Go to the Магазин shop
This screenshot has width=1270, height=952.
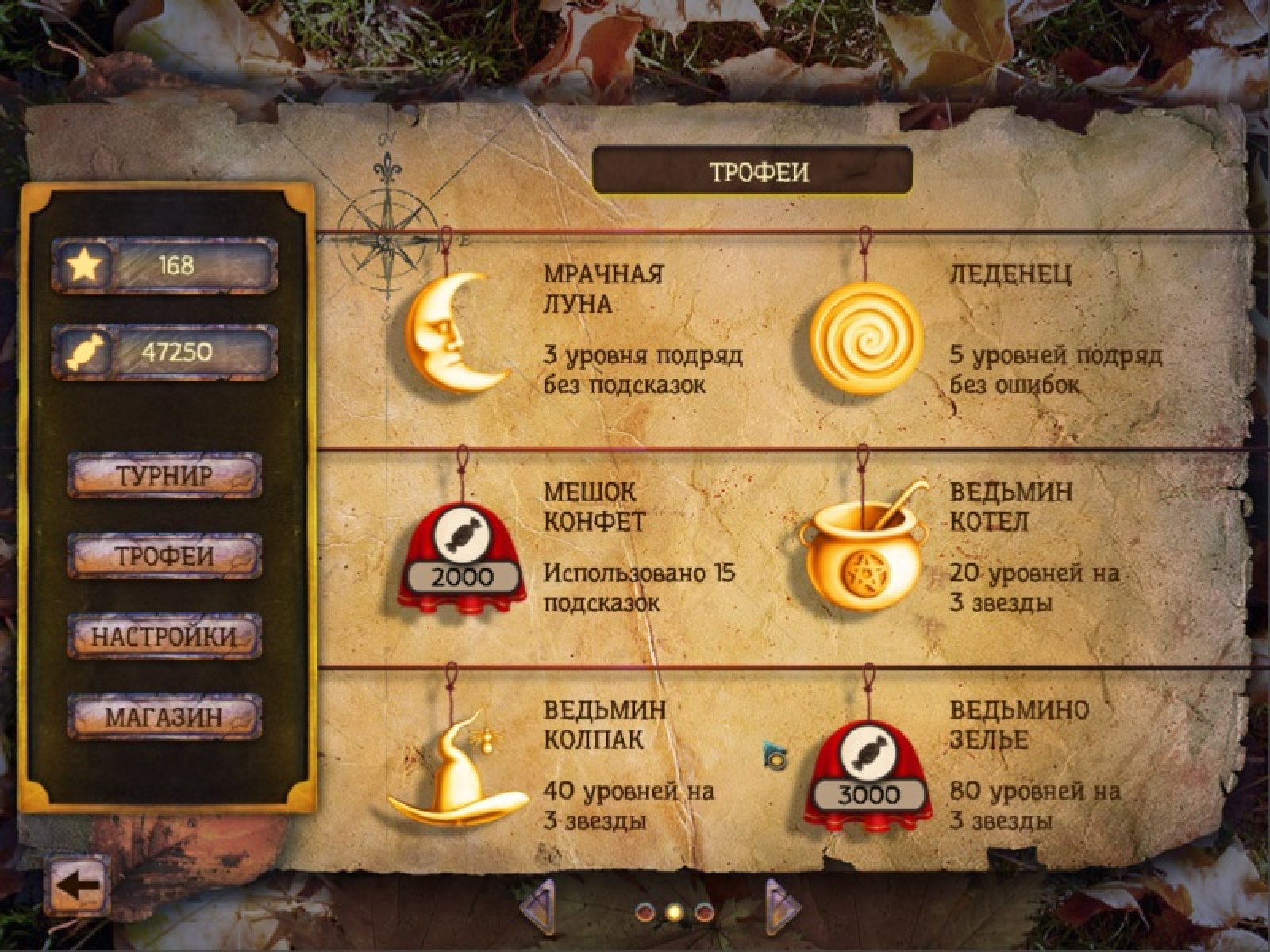[x=164, y=717]
